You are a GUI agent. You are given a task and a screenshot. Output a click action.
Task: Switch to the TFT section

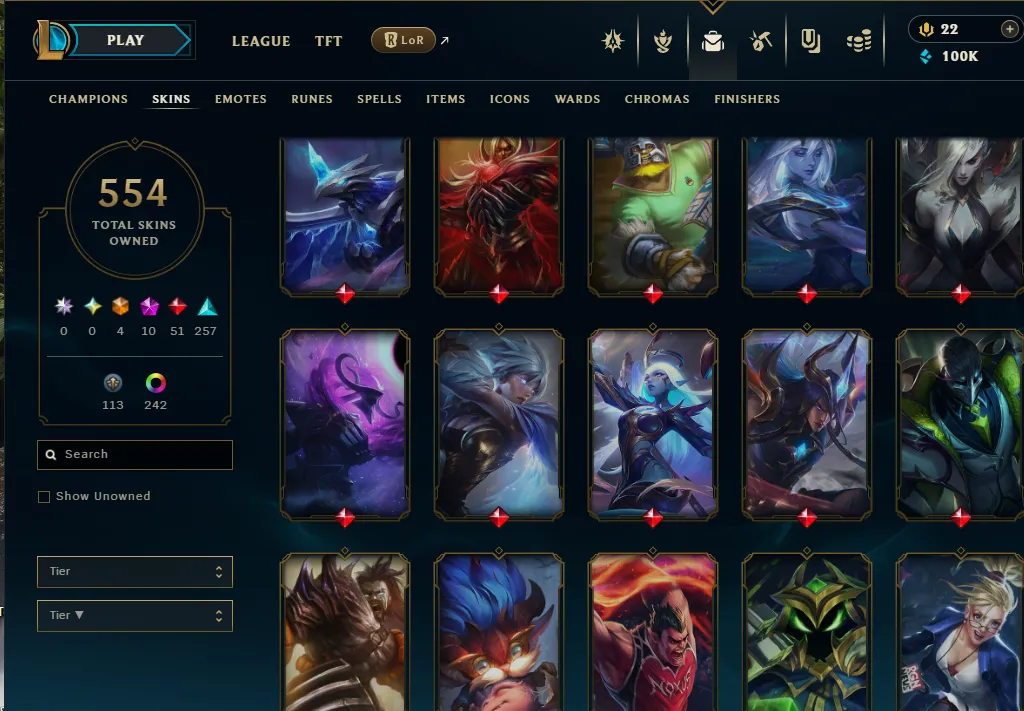point(328,41)
